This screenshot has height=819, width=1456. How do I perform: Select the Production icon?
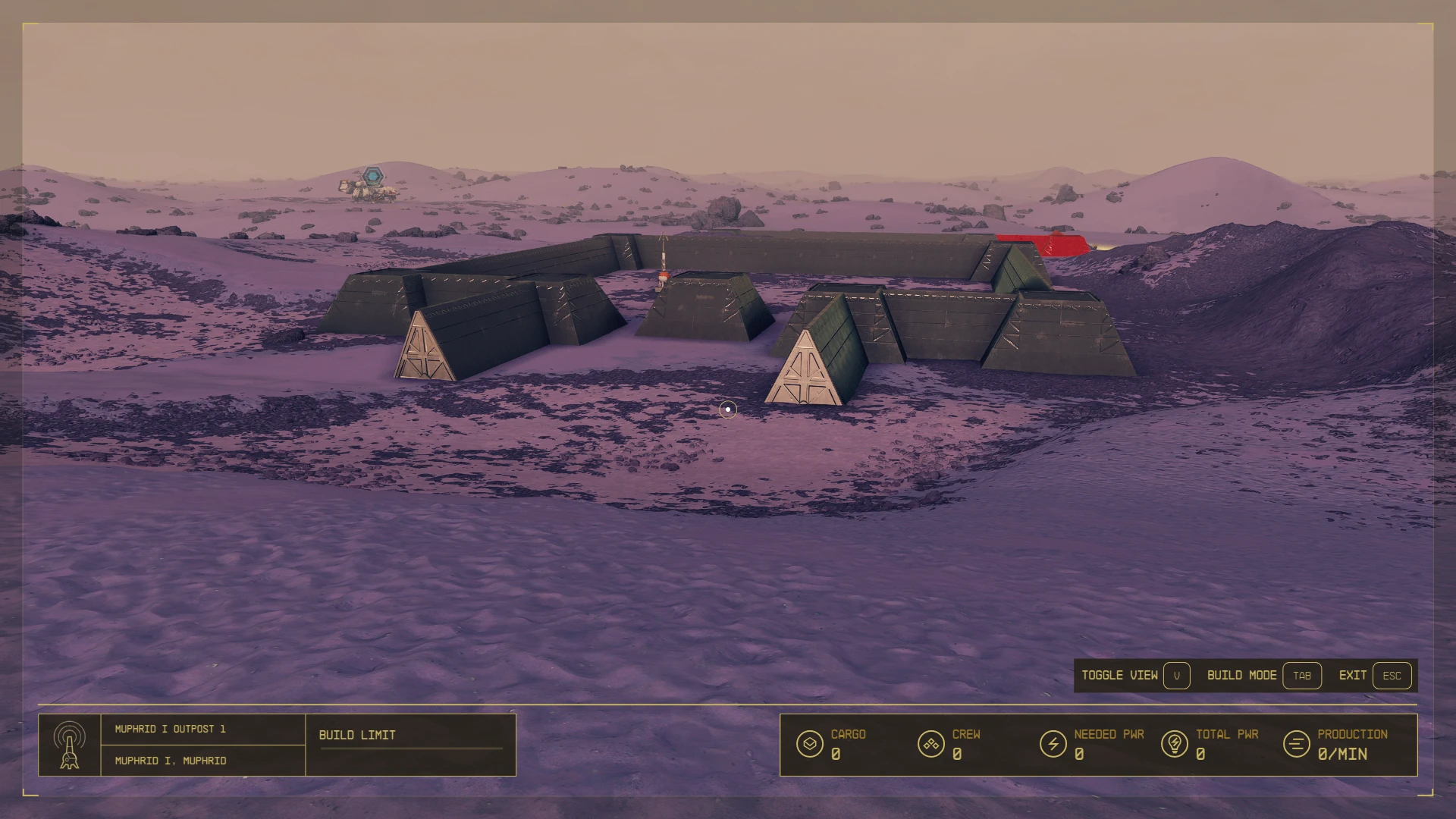tap(1295, 743)
